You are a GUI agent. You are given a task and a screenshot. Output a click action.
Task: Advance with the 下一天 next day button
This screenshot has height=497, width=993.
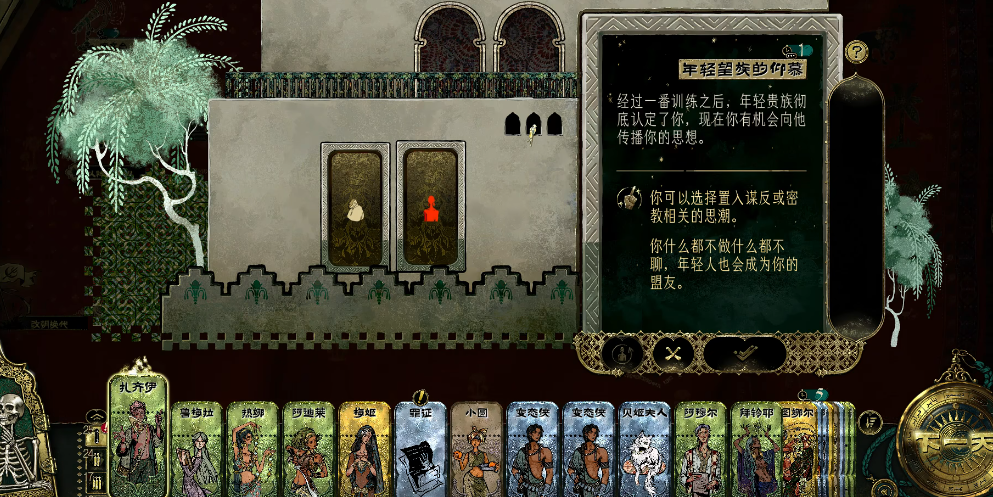tap(944, 438)
